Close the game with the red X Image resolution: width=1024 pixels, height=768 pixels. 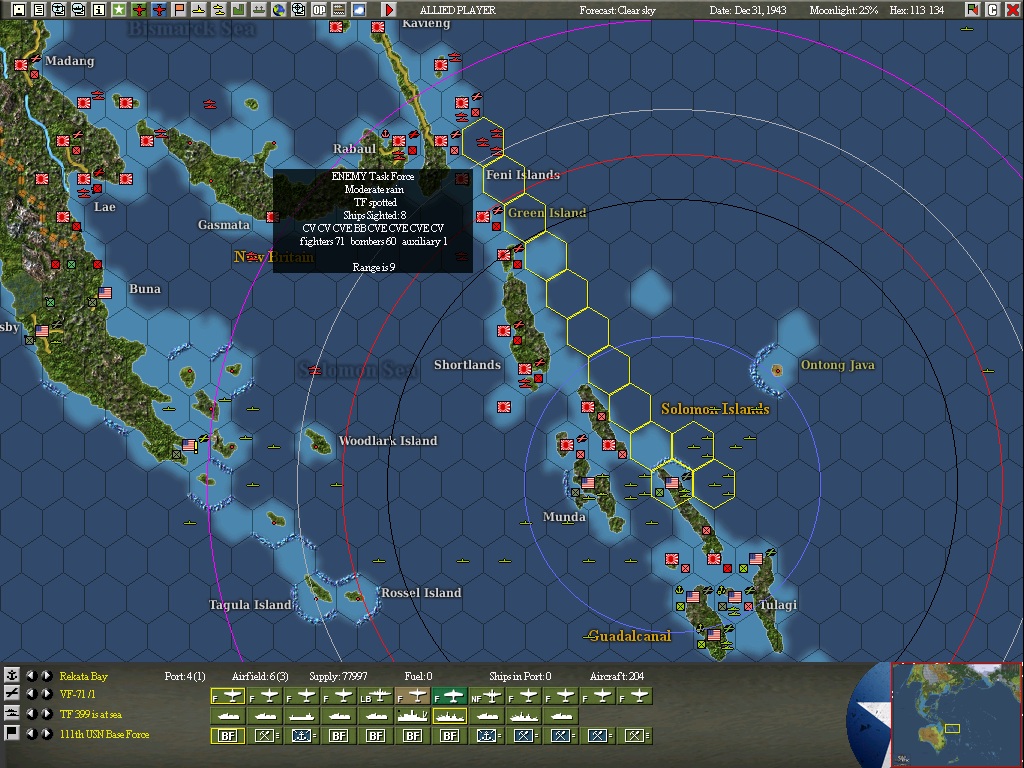coord(1013,10)
